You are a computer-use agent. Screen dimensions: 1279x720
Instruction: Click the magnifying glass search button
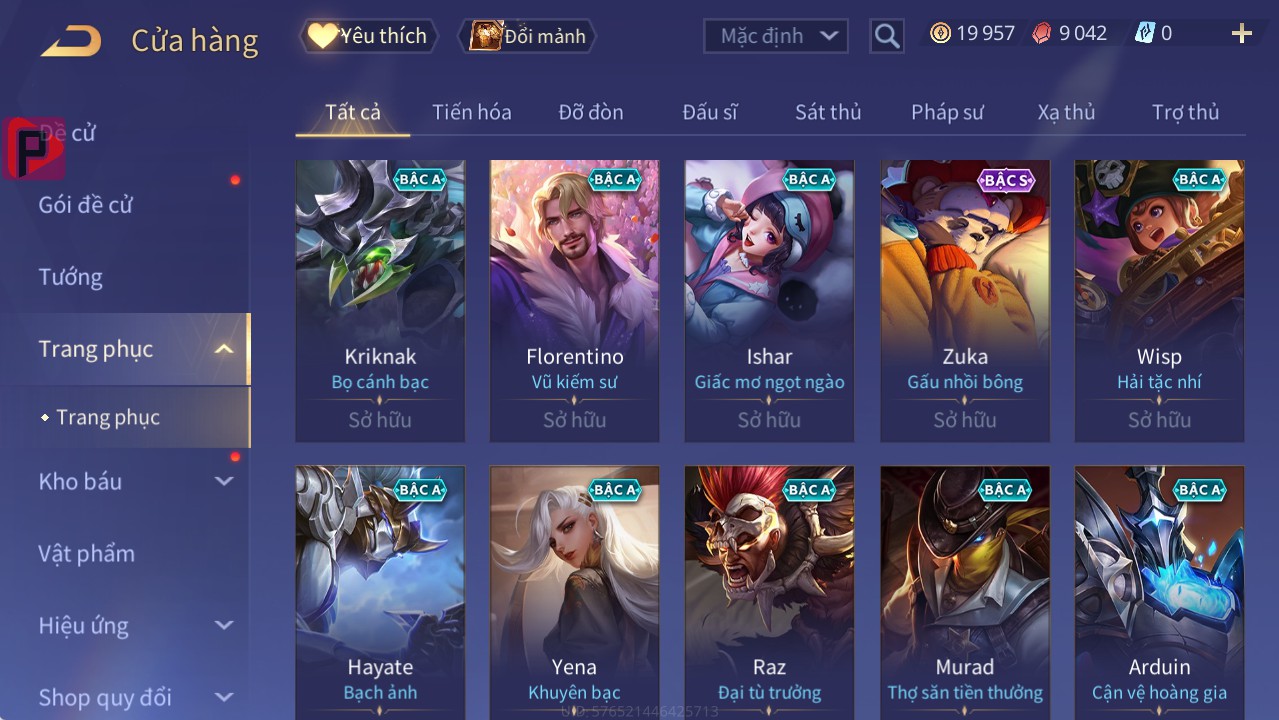coord(887,36)
